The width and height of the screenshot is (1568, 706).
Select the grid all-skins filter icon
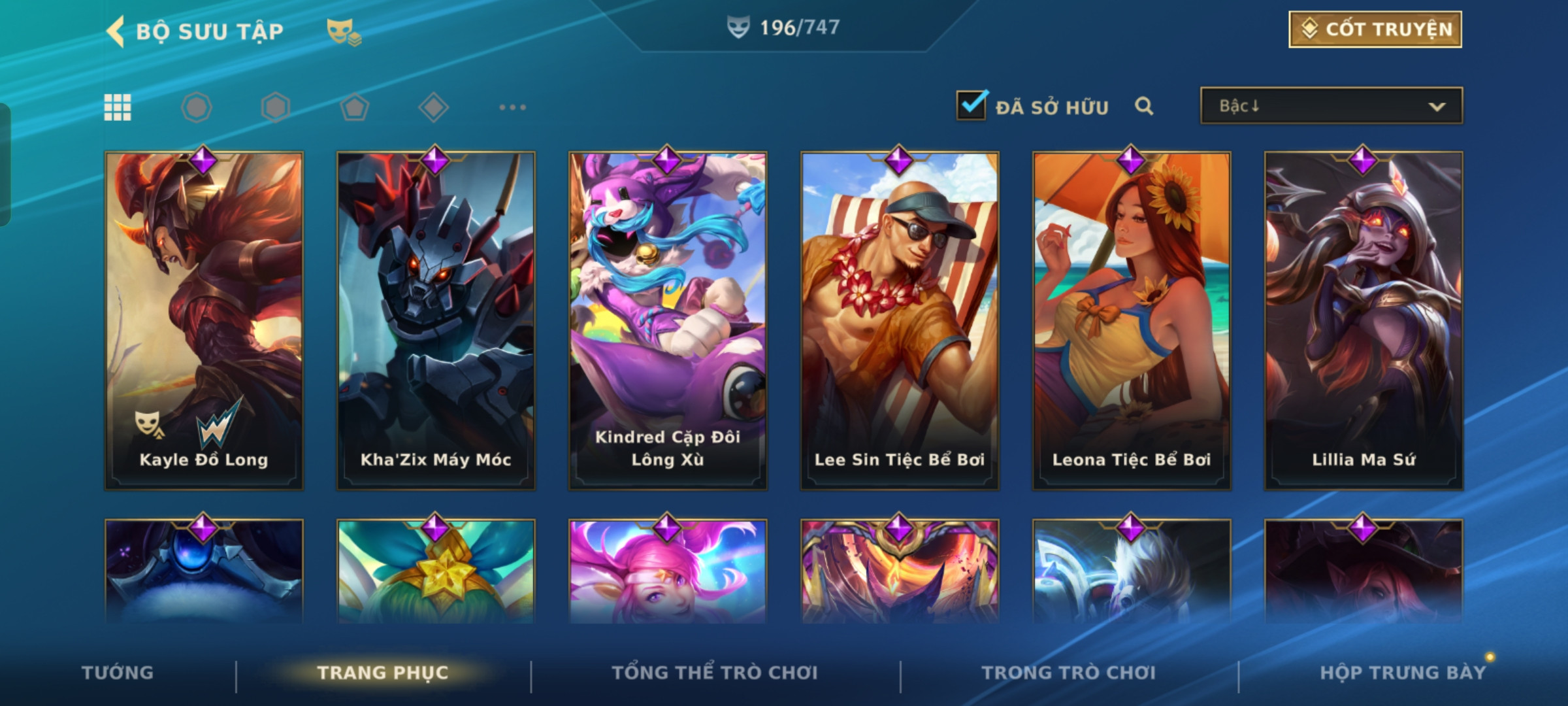pyautogui.click(x=118, y=107)
